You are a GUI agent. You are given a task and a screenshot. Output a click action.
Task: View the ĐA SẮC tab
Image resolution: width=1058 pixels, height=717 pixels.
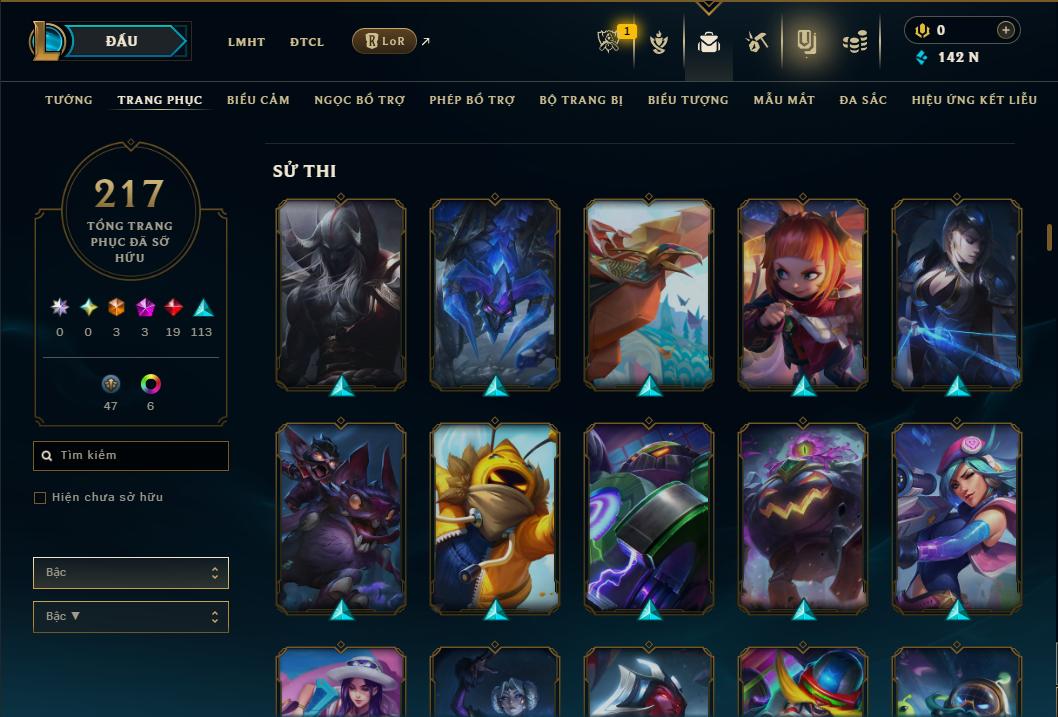863,100
